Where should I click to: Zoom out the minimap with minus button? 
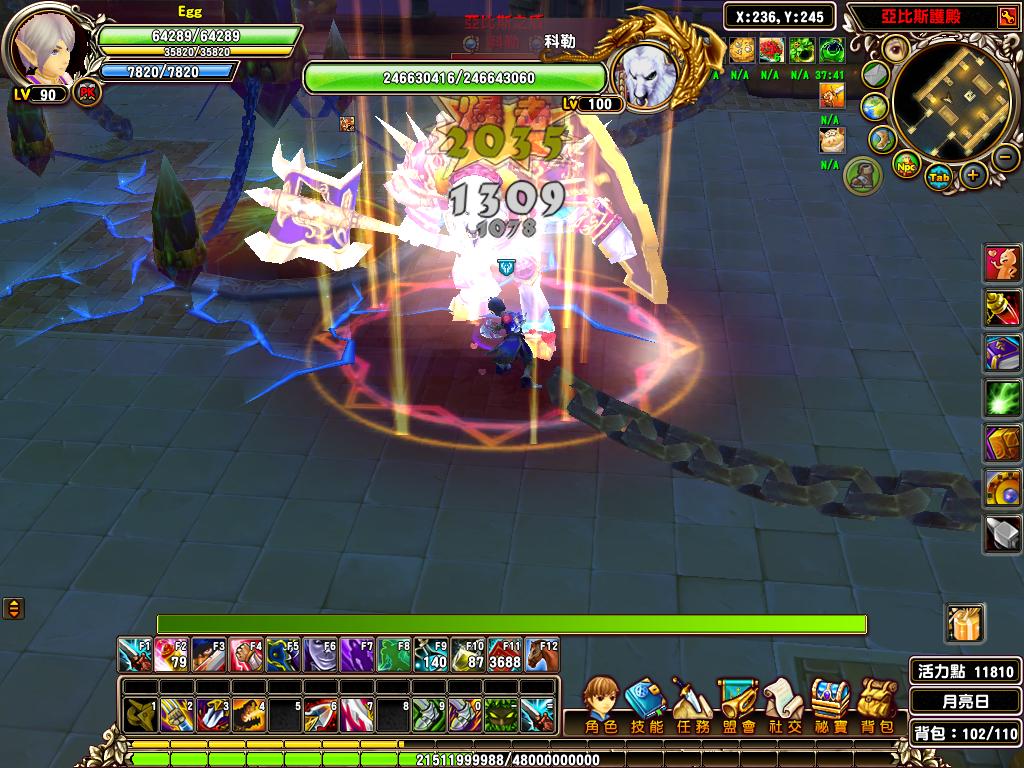(1007, 157)
